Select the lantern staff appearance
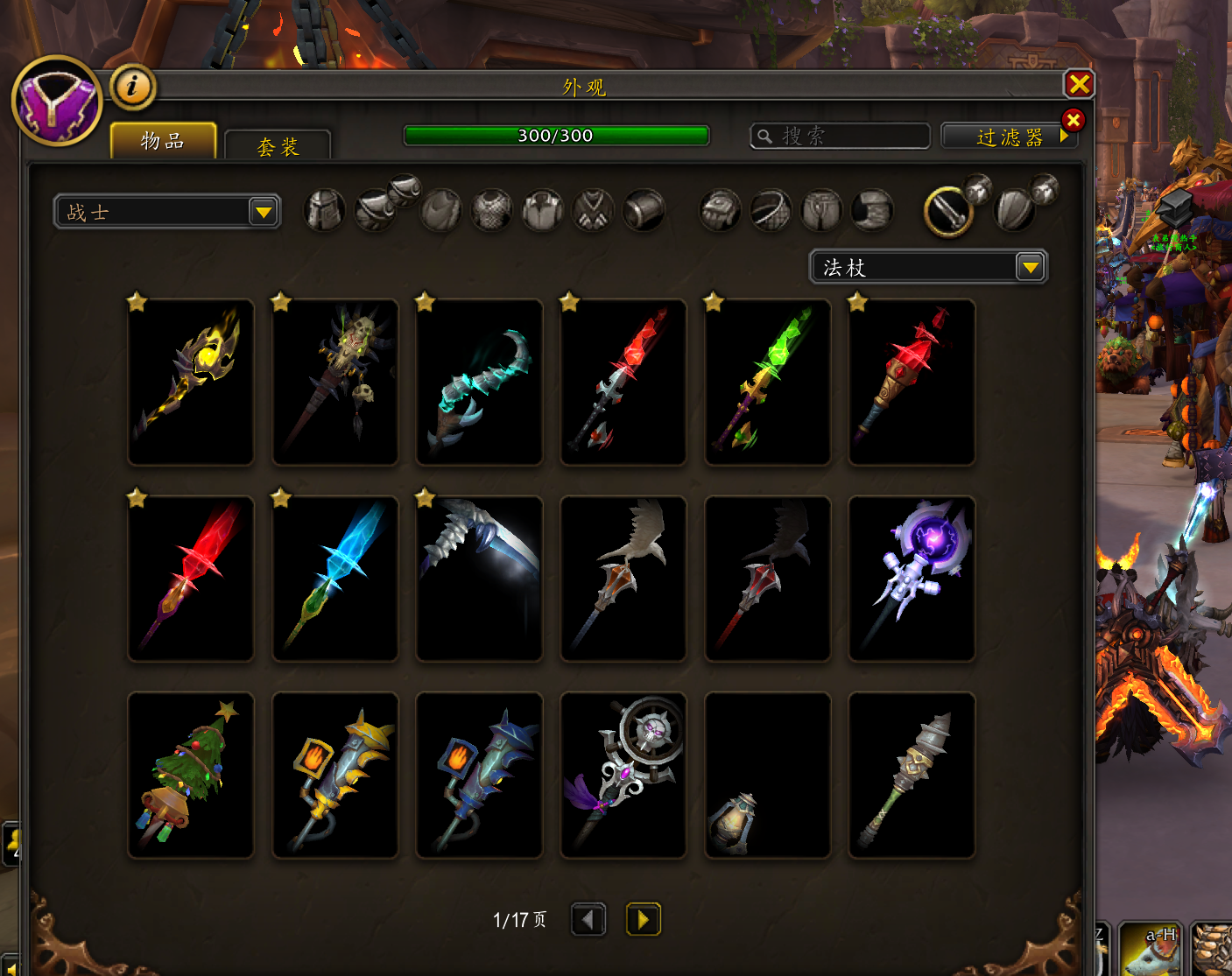This screenshot has width=1232, height=976. click(768, 775)
